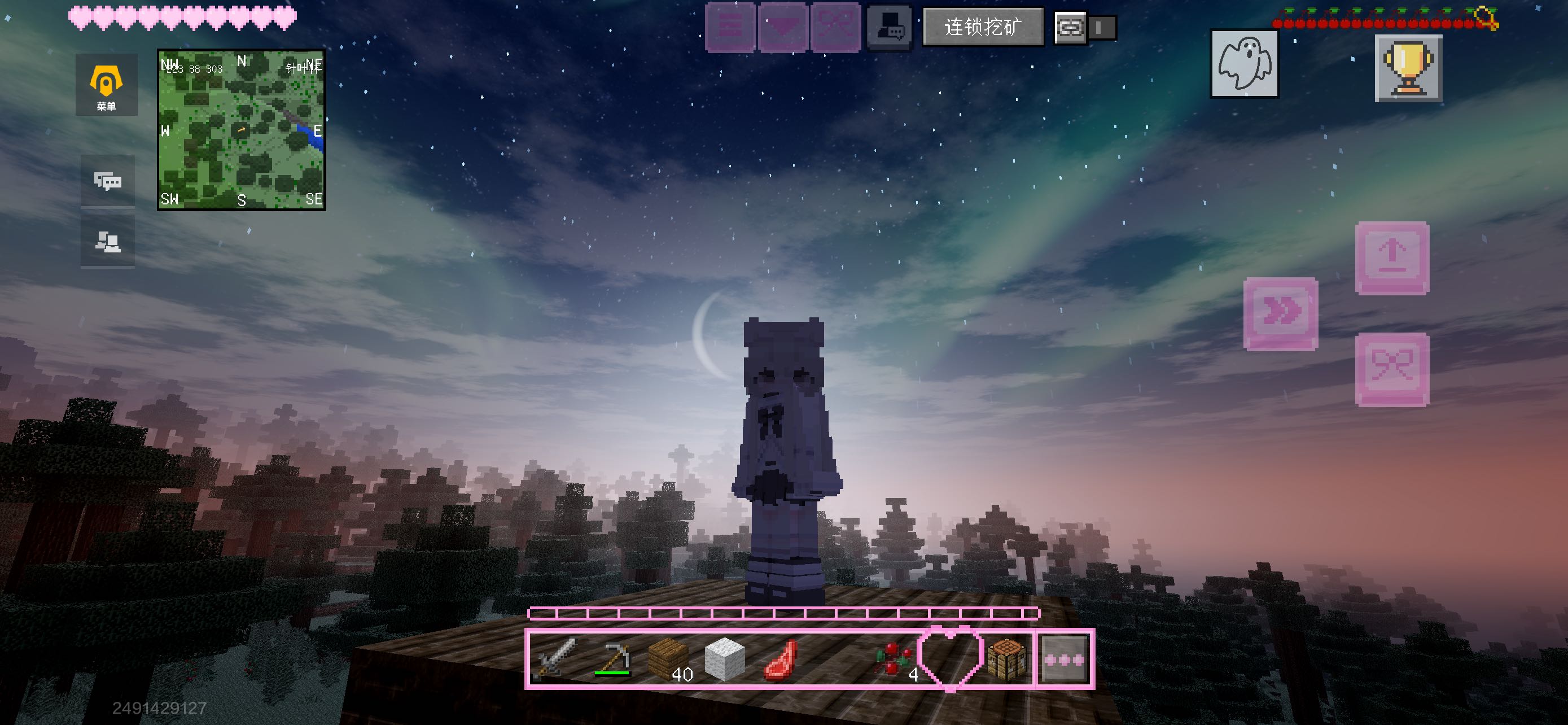1568x725 pixels.
Task: Click the 连锁挖矿 chain mining button
Action: [983, 28]
